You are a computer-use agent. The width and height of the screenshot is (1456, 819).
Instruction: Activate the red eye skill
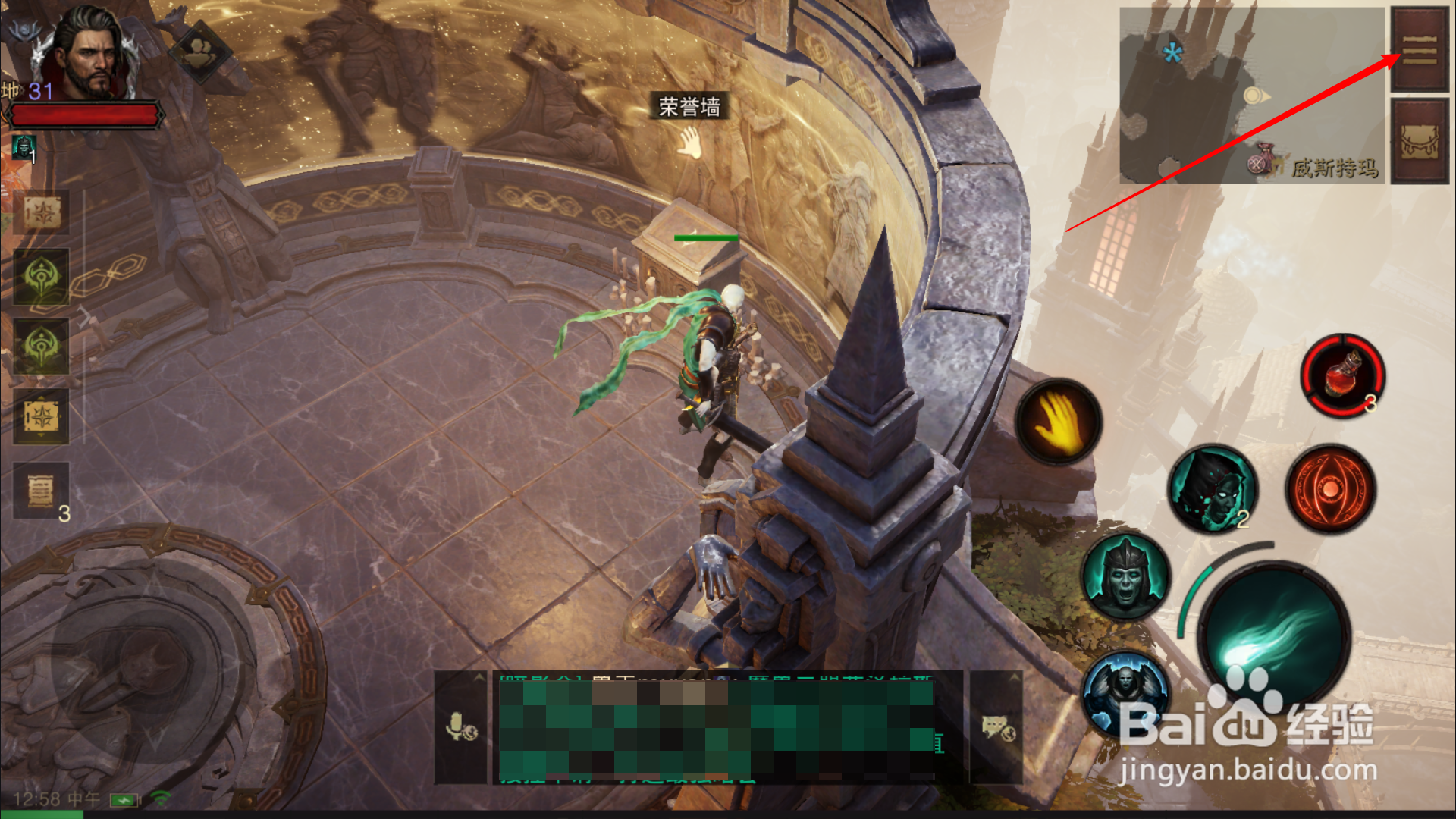point(1331,489)
